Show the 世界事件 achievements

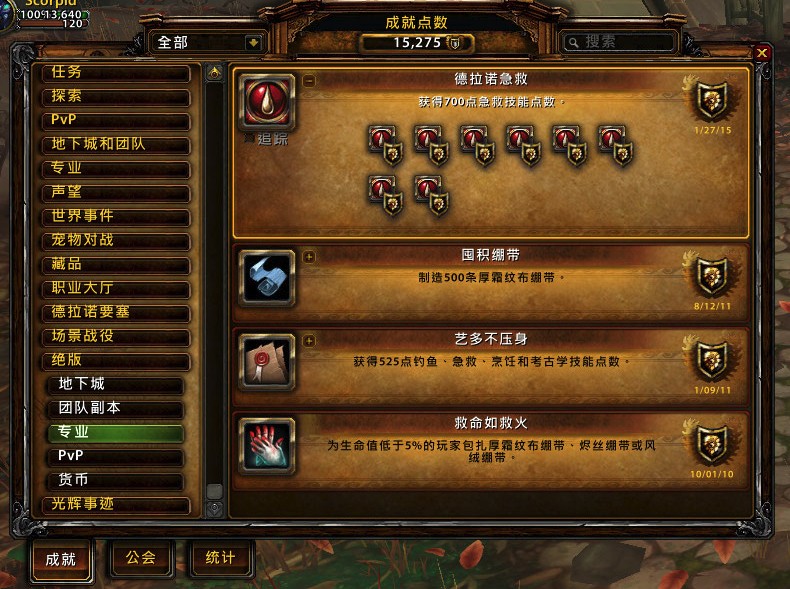(115, 216)
